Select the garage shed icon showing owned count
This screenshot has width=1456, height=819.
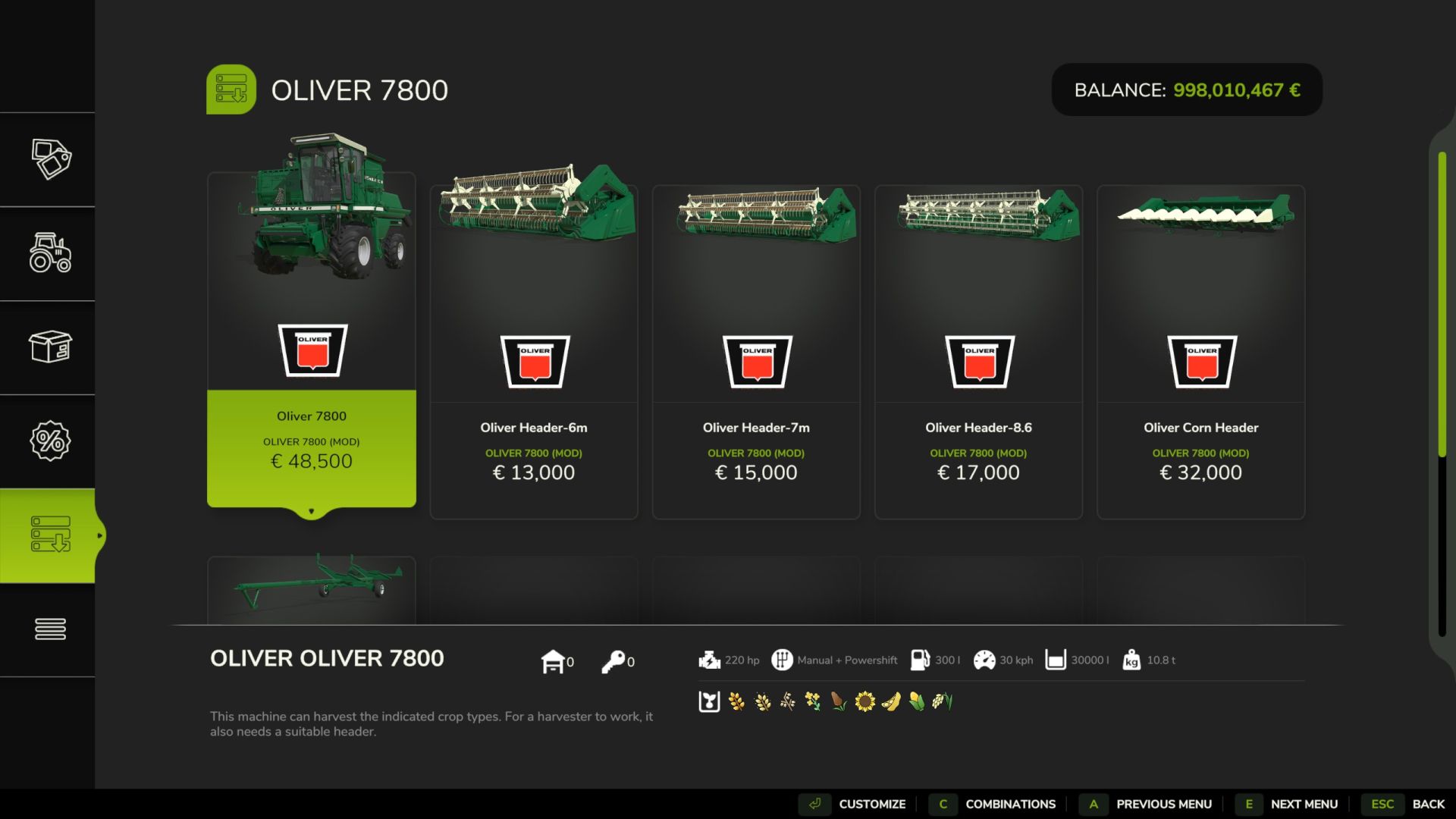pyautogui.click(x=555, y=661)
